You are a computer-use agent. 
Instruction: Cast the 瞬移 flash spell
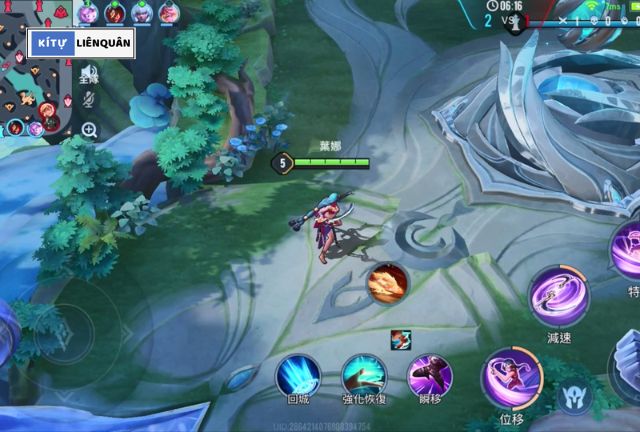(430, 375)
